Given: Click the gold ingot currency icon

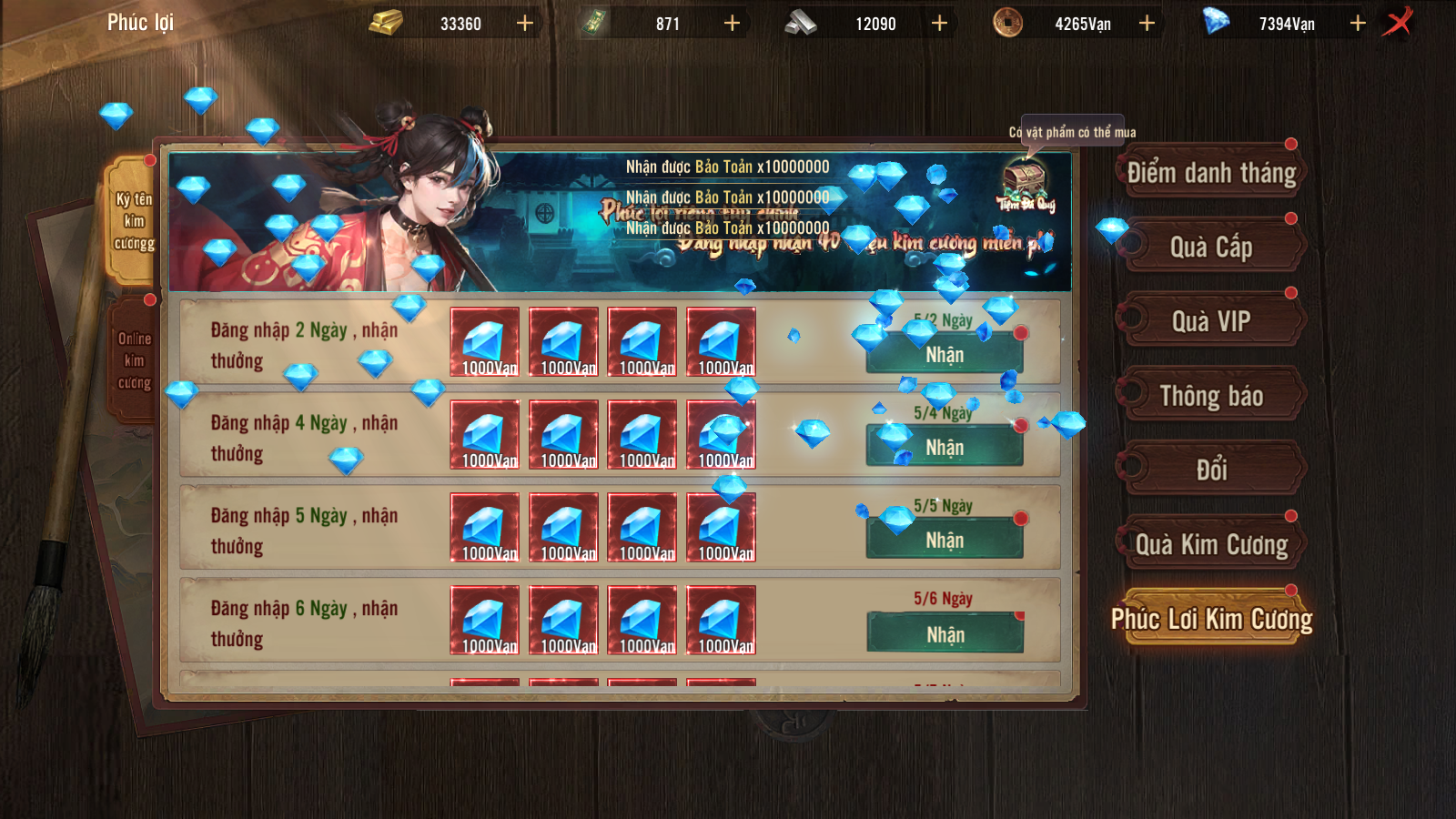Looking at the screenshot, I should [386, 22].
